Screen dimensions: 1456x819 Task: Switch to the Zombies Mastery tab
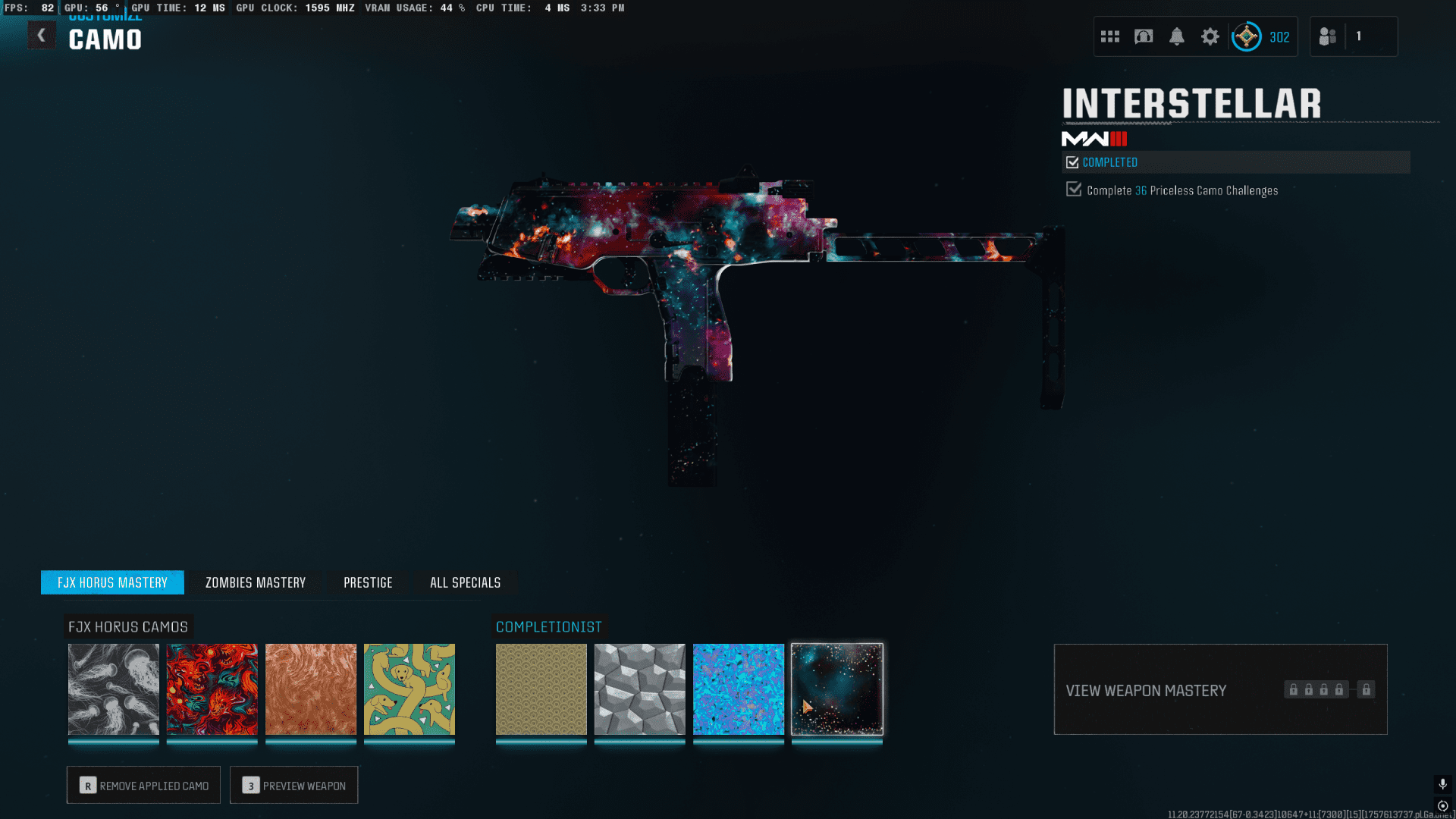click(256, 582)
